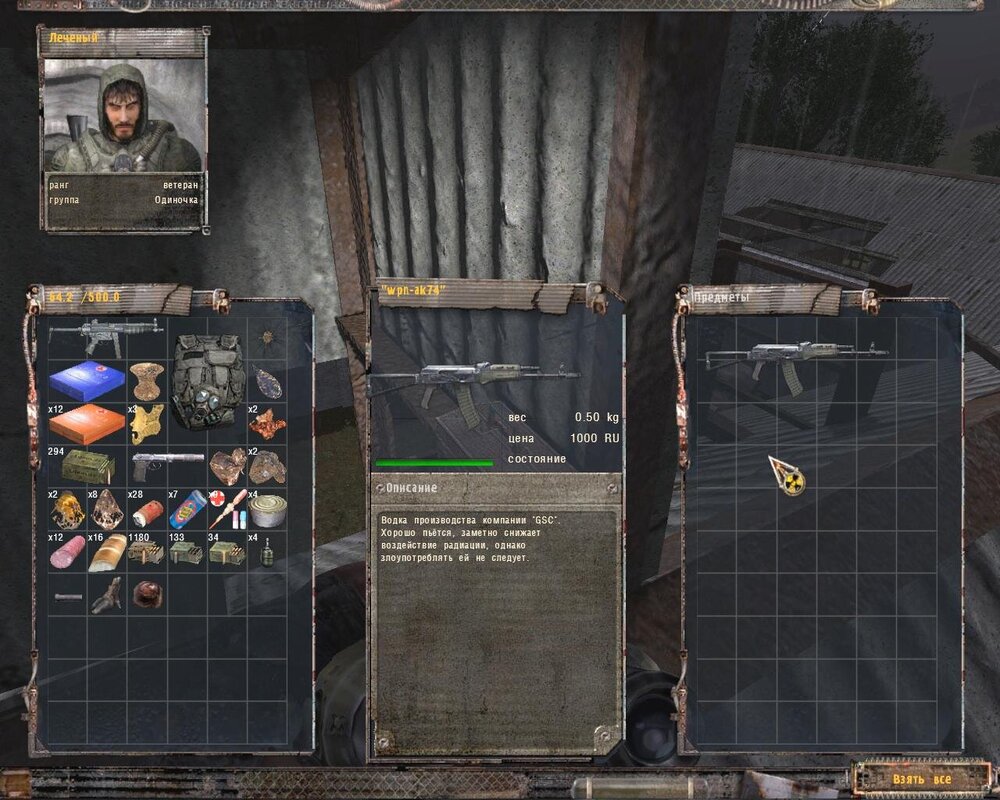This screenshot has height=800, width=1000.
Task: Choose the 294-round ammo box
Action: coord(86,467)
